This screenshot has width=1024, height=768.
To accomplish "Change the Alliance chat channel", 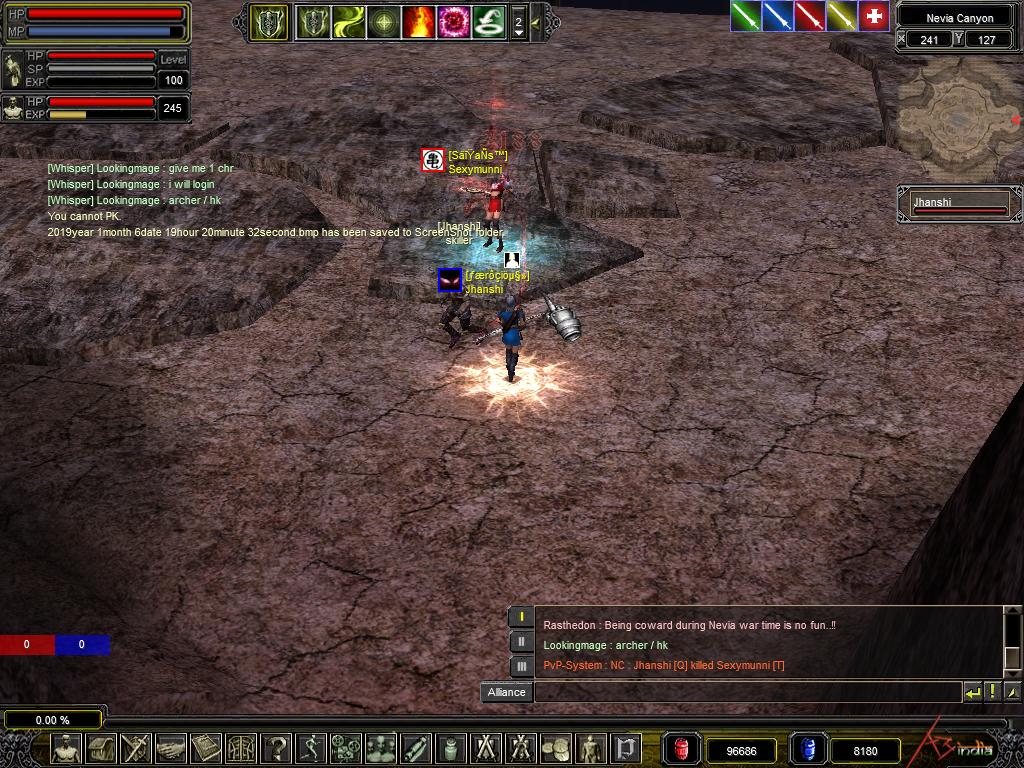I will (x=507, y=692).
